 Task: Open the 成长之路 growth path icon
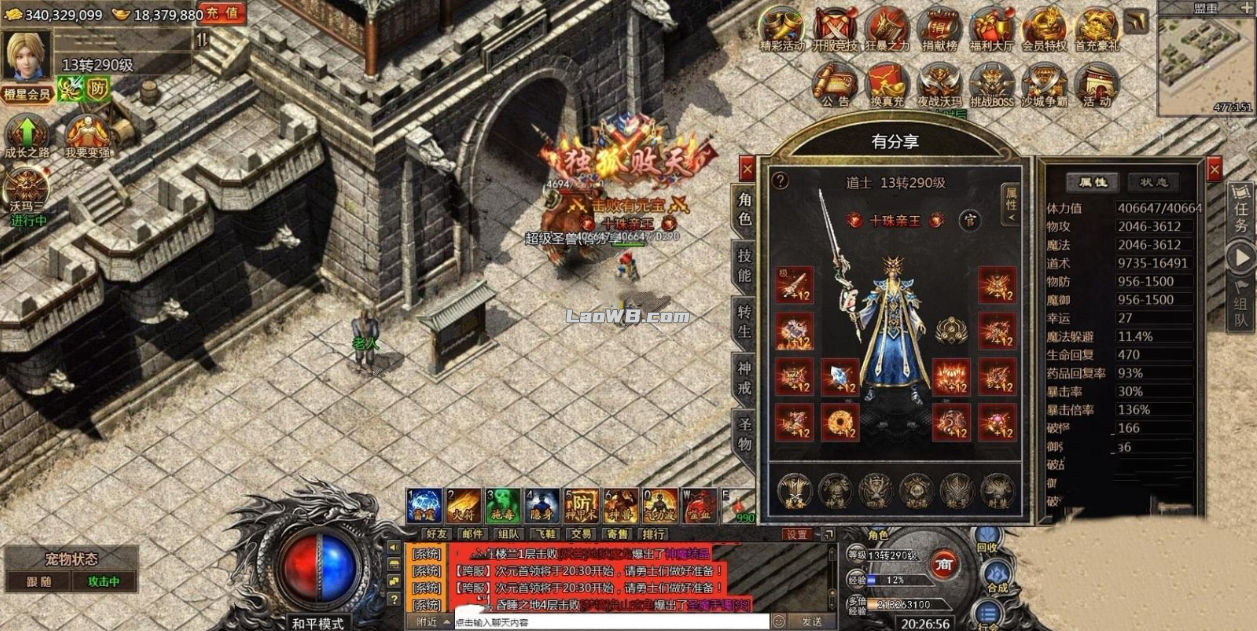click(x=27, y=136)
